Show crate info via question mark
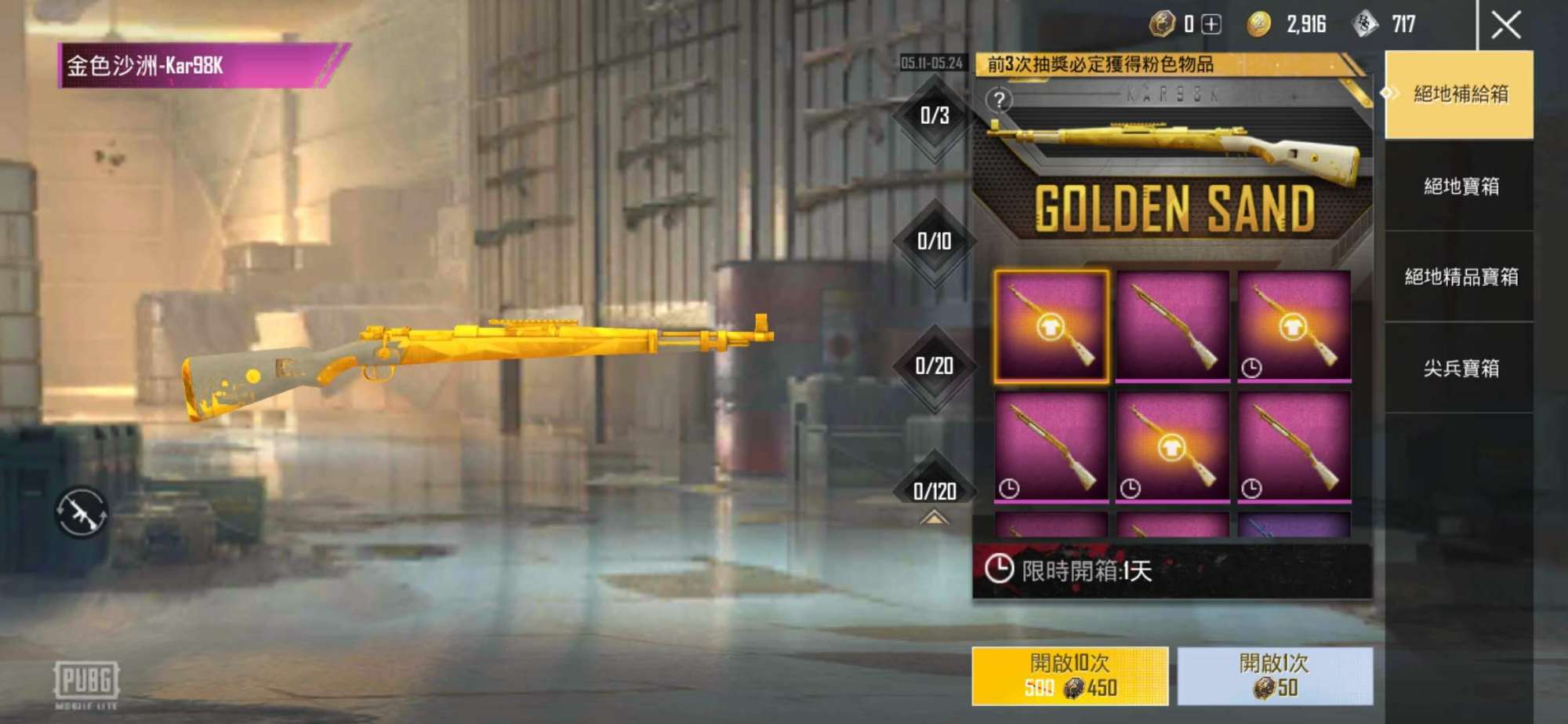1568x724 pixels. click(x=999, y=100)
